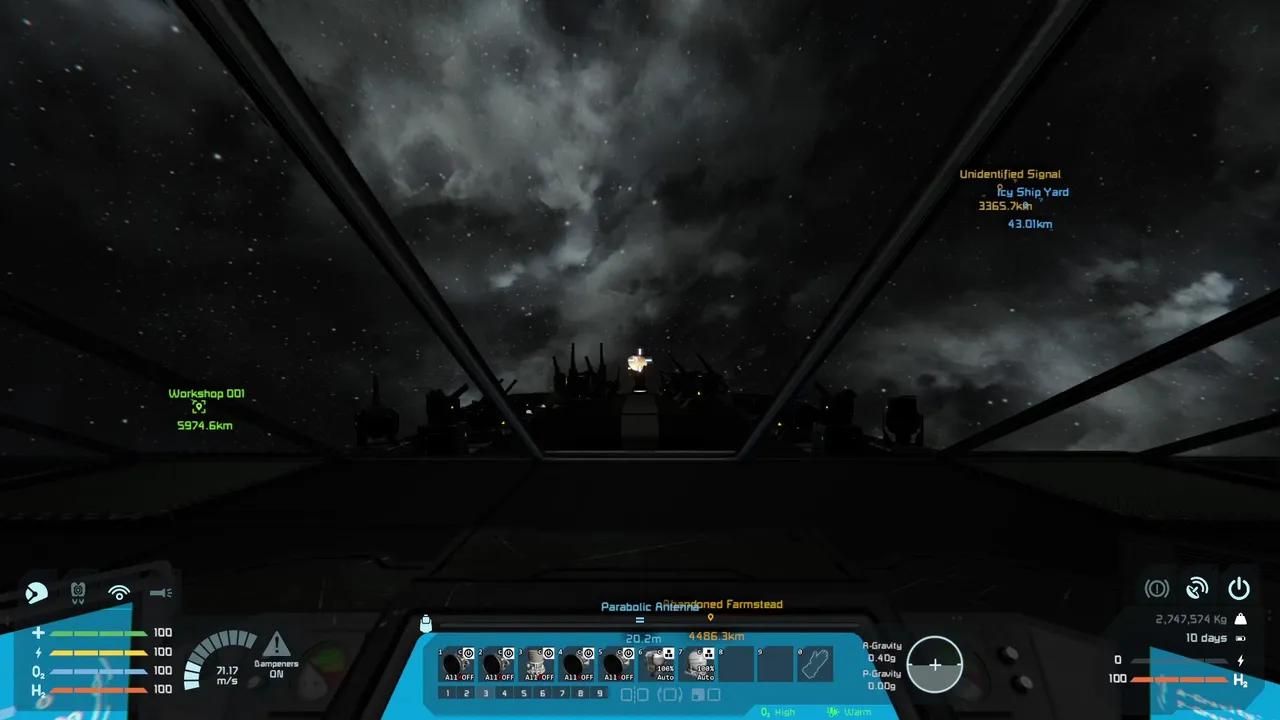Viewport: 1280px width, 720px height.
Task: Click the artificial horizon indicator
Action: [935, 665]
